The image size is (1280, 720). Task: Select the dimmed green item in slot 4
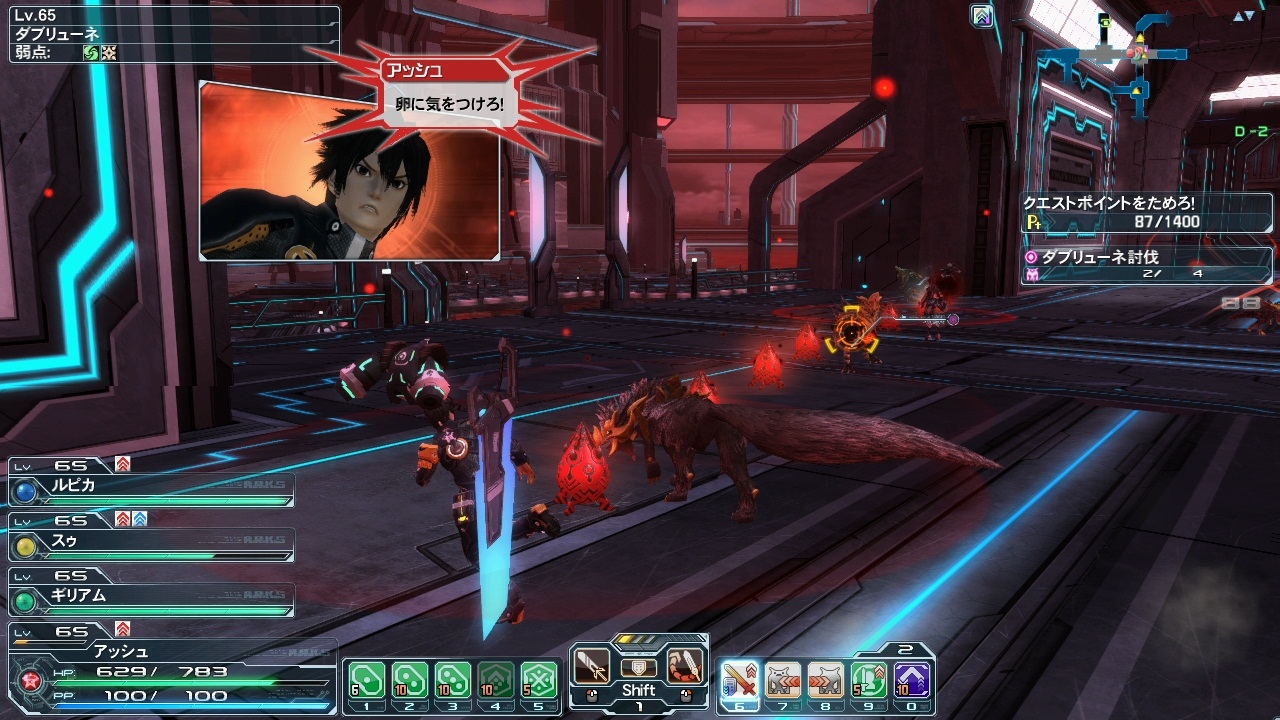496,680
